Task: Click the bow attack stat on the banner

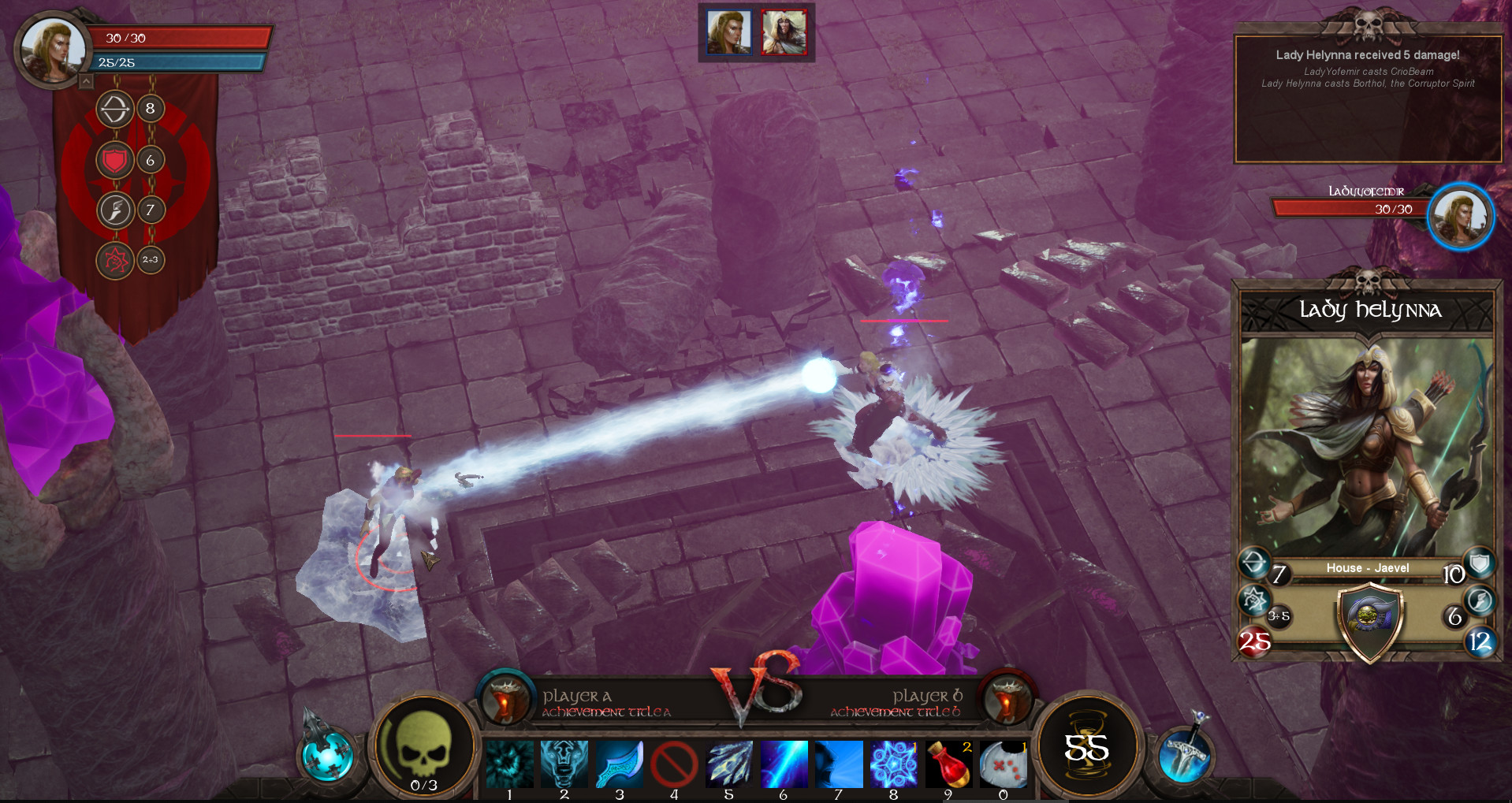Action: [x=115, y=110]
